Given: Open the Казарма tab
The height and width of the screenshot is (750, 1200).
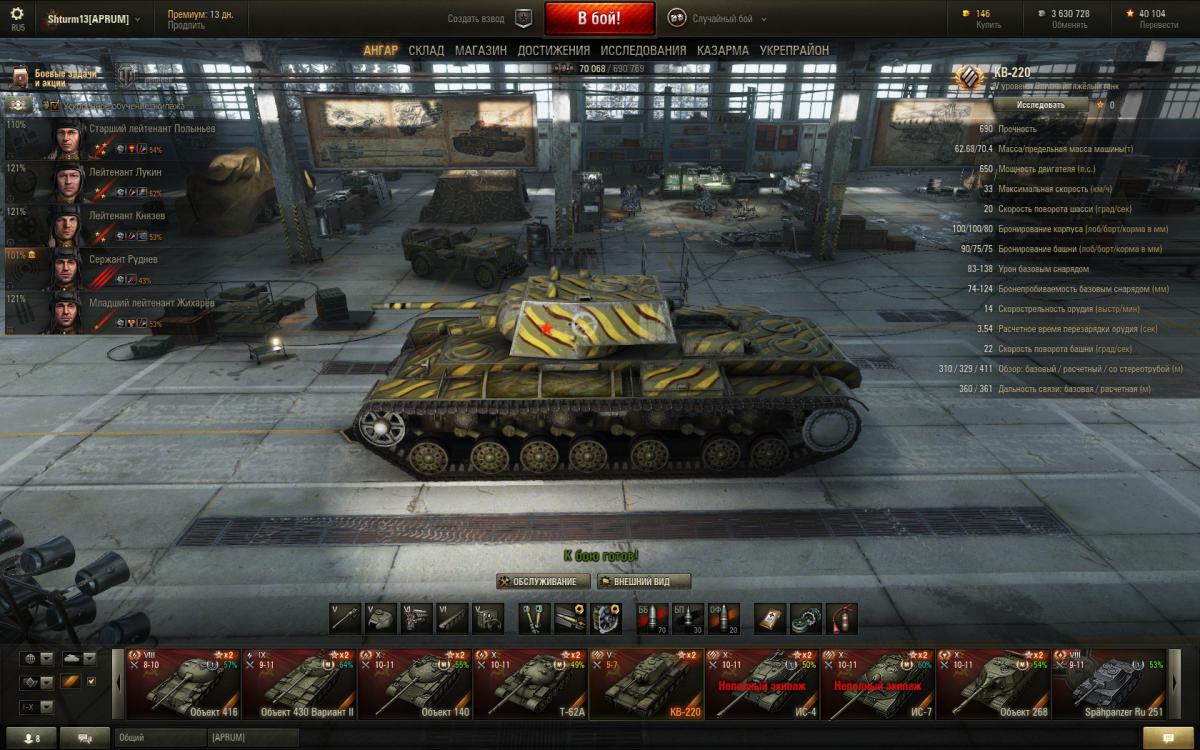Looking at the screenshot, I should tap(722, 50).
